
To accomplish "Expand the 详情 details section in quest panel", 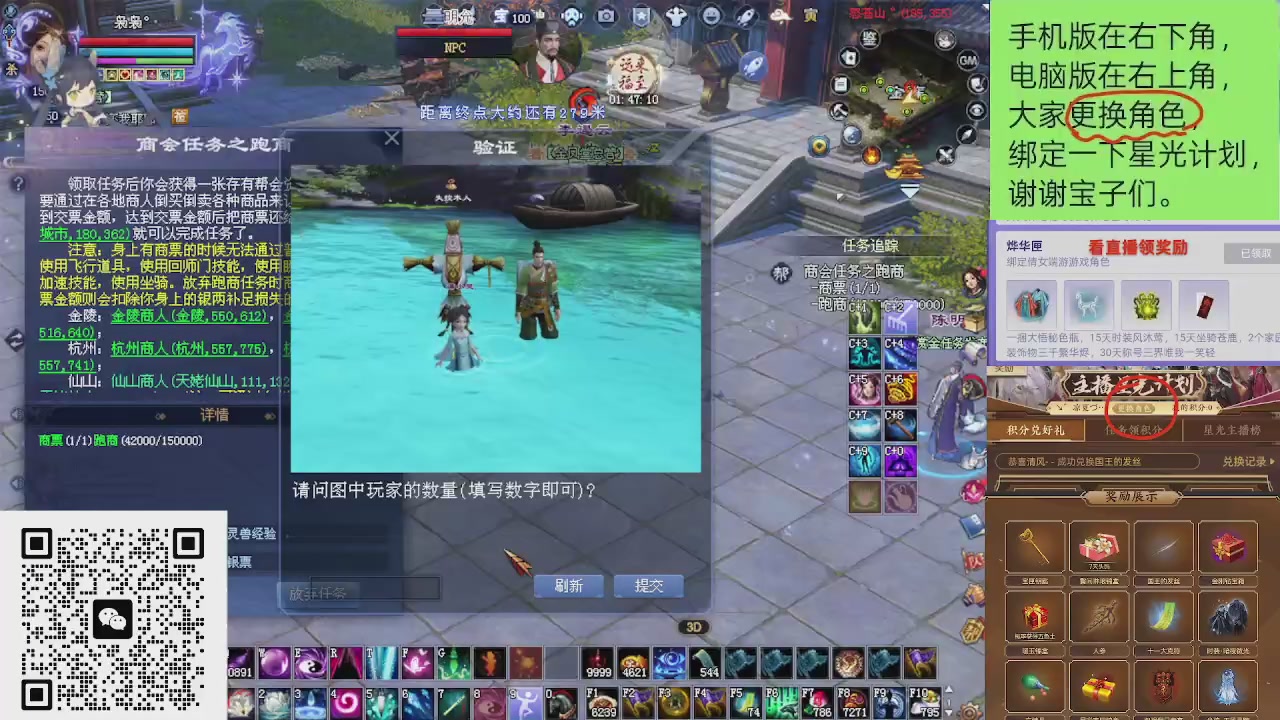I will [x=214, y=416].
